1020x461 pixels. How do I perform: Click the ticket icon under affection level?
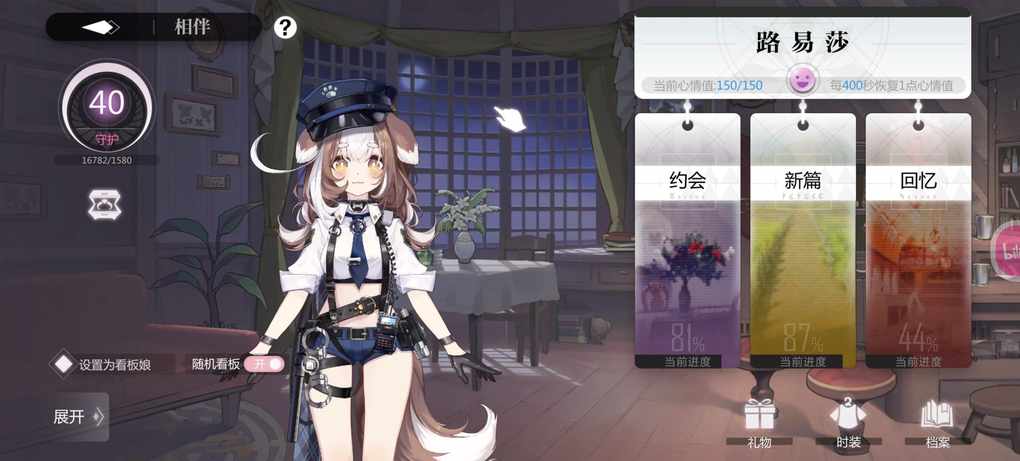105,205
